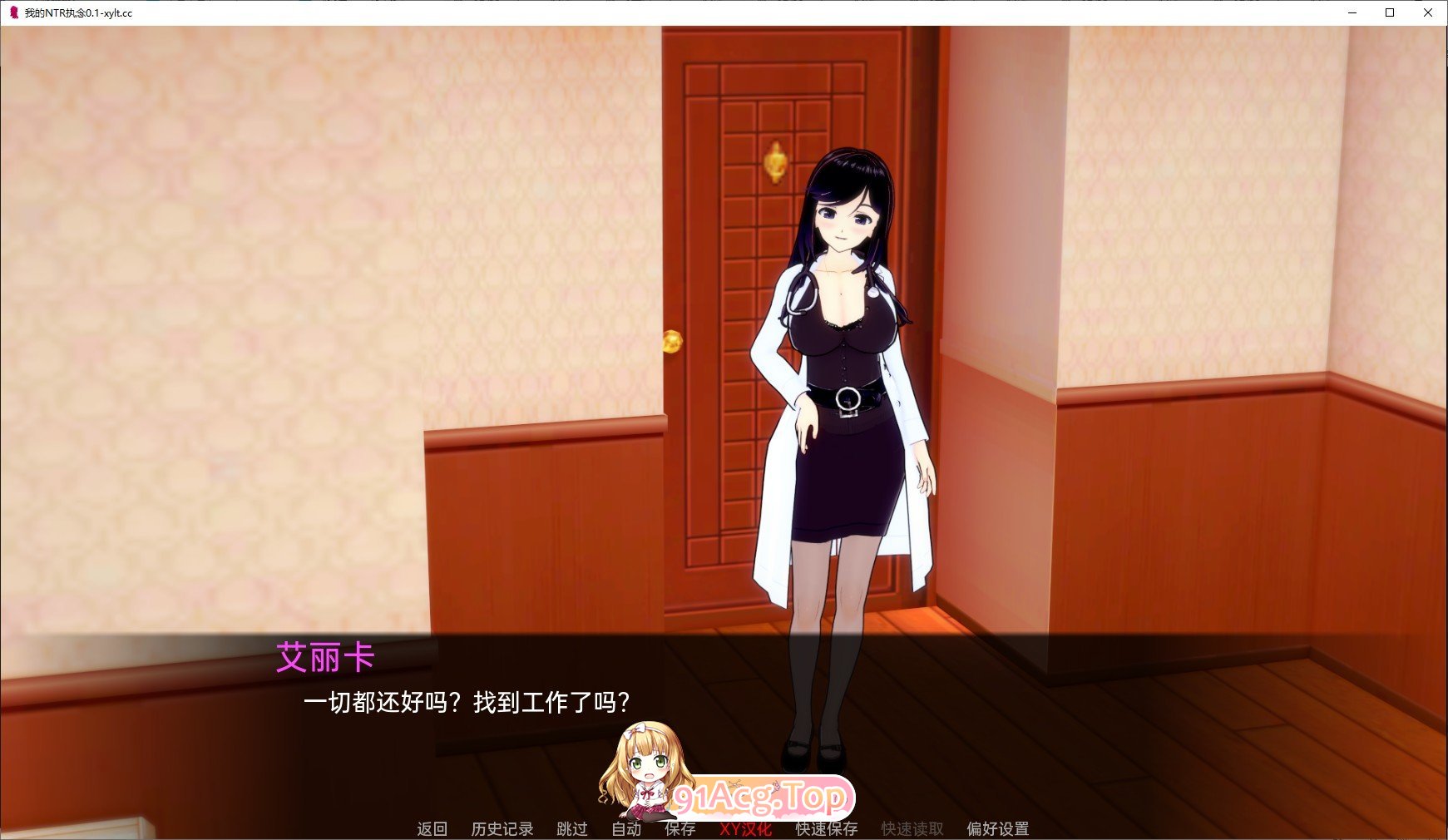The image size is (1448, 840).
Task: Click the title bar text 我的NTR执念0.1-xylt.cc
Action: (x=79, y=13)
